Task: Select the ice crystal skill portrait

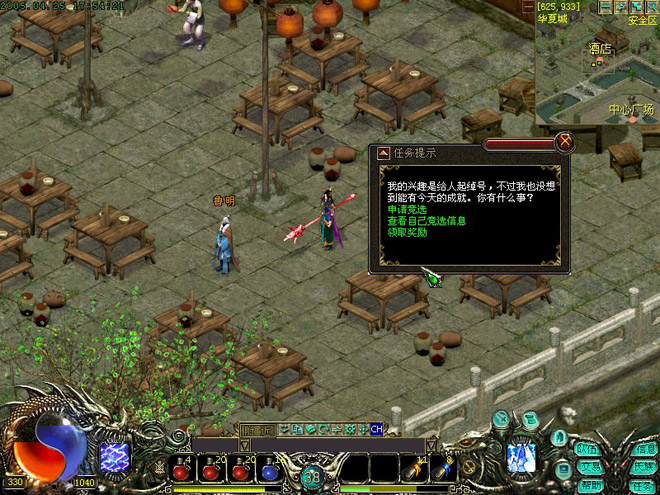Action: click(x=521, y=458)
